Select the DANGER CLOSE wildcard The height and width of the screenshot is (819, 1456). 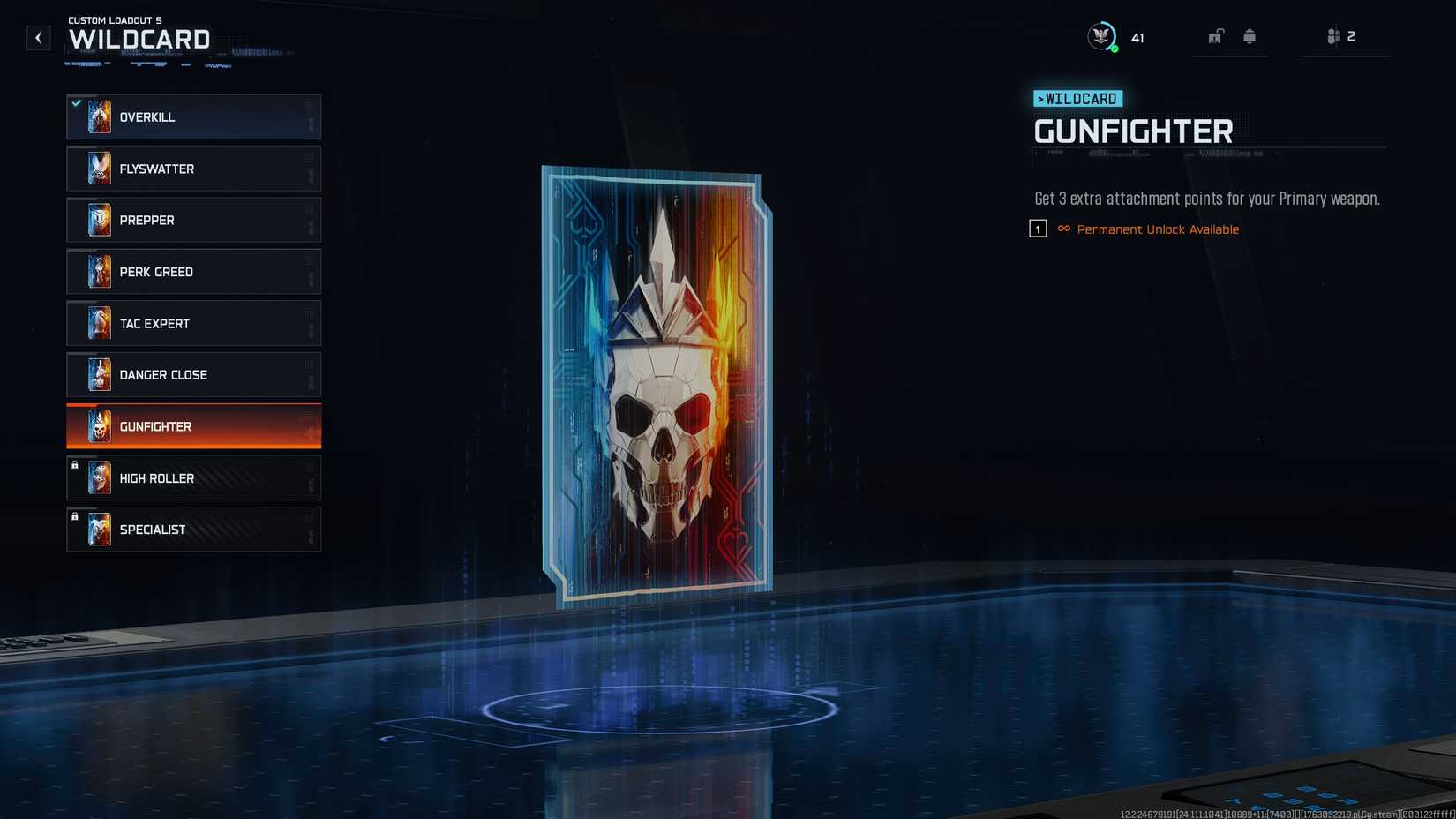(193, 374)
